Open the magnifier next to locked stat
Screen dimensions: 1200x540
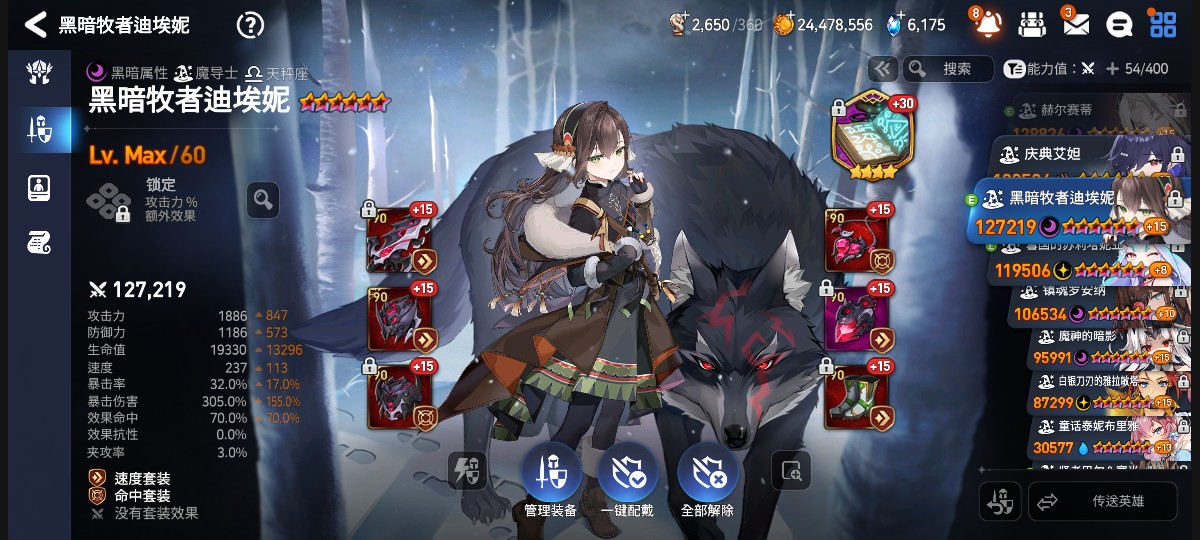263,199
